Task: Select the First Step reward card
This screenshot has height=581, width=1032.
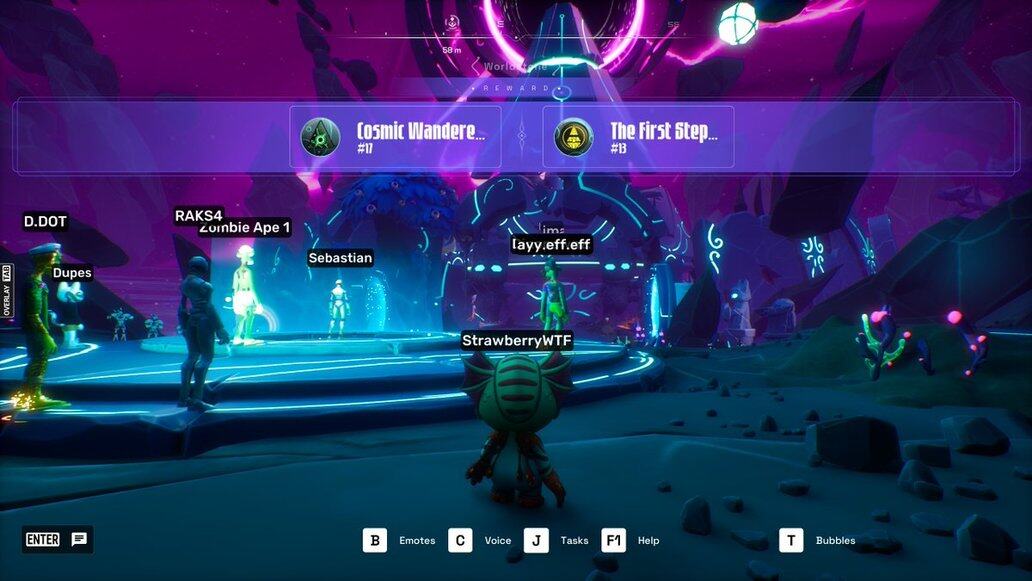Action: (638, 137)
